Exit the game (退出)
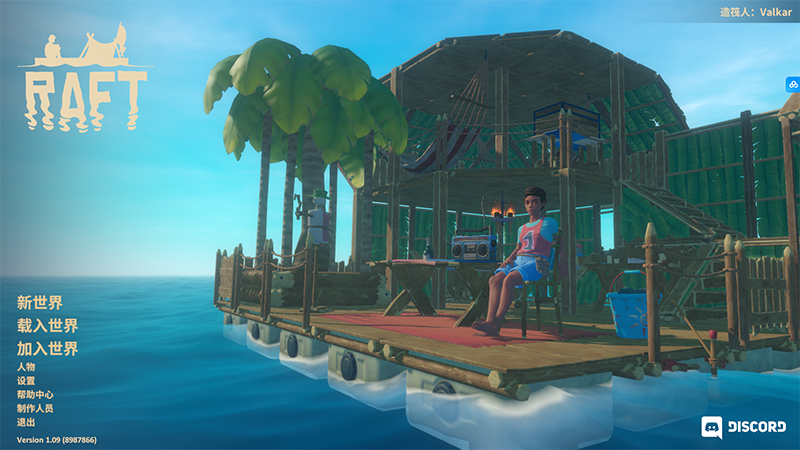The height and width of the screenshot is (450, 800). (x=26, y=422)
